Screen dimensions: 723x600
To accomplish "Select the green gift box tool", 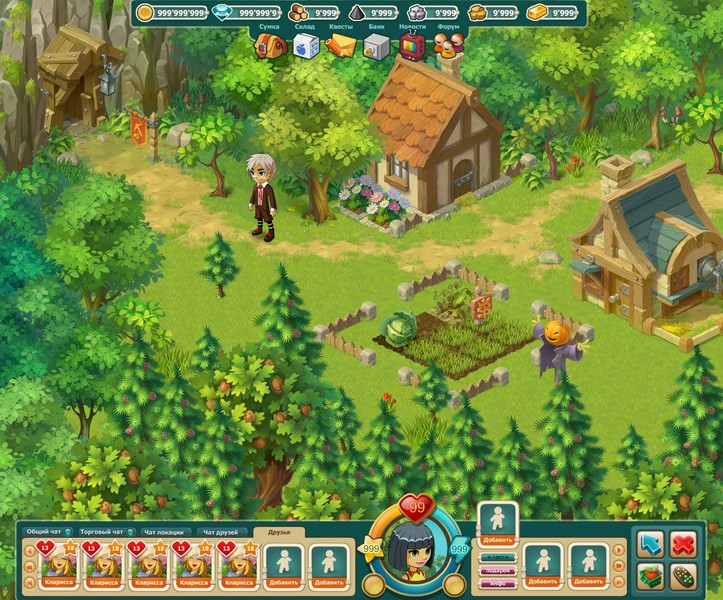I will coord(651,577).
